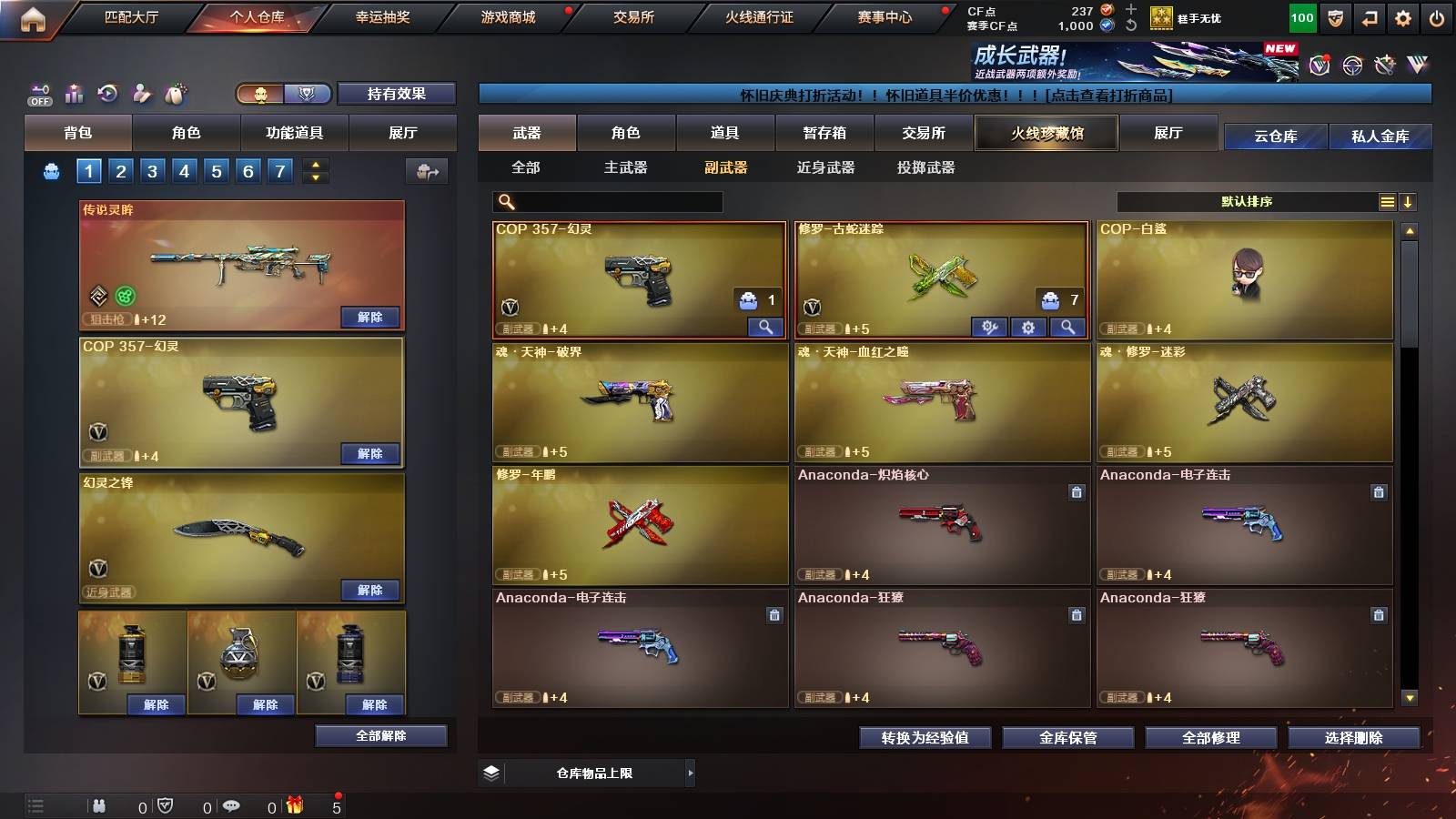Click the sort direction arrow next to default sorting
The width and height of the screenshot is (1456, 819).
click(x=1409, y=201)
